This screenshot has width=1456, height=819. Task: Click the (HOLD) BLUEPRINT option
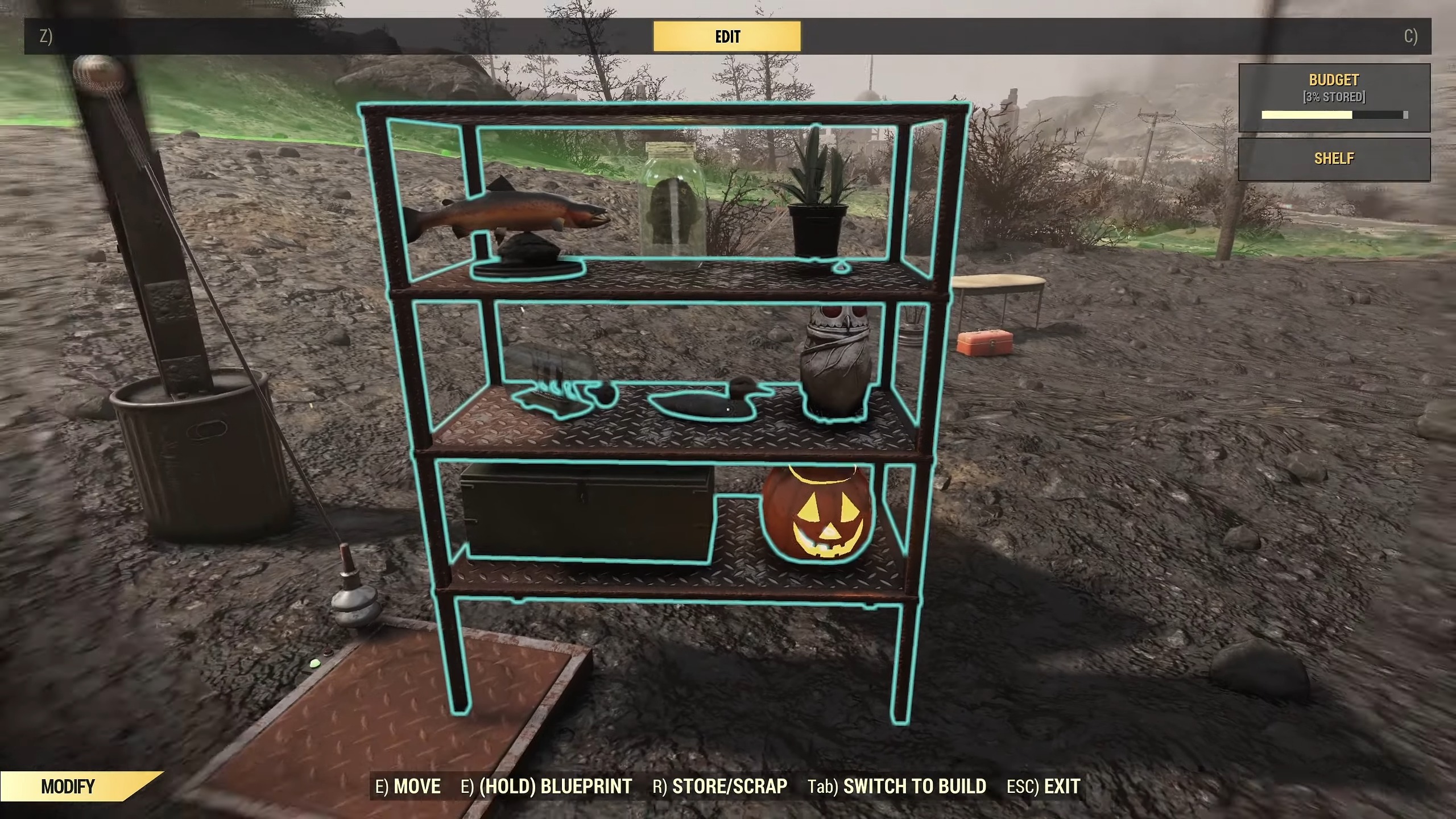(x=546, y=787)
